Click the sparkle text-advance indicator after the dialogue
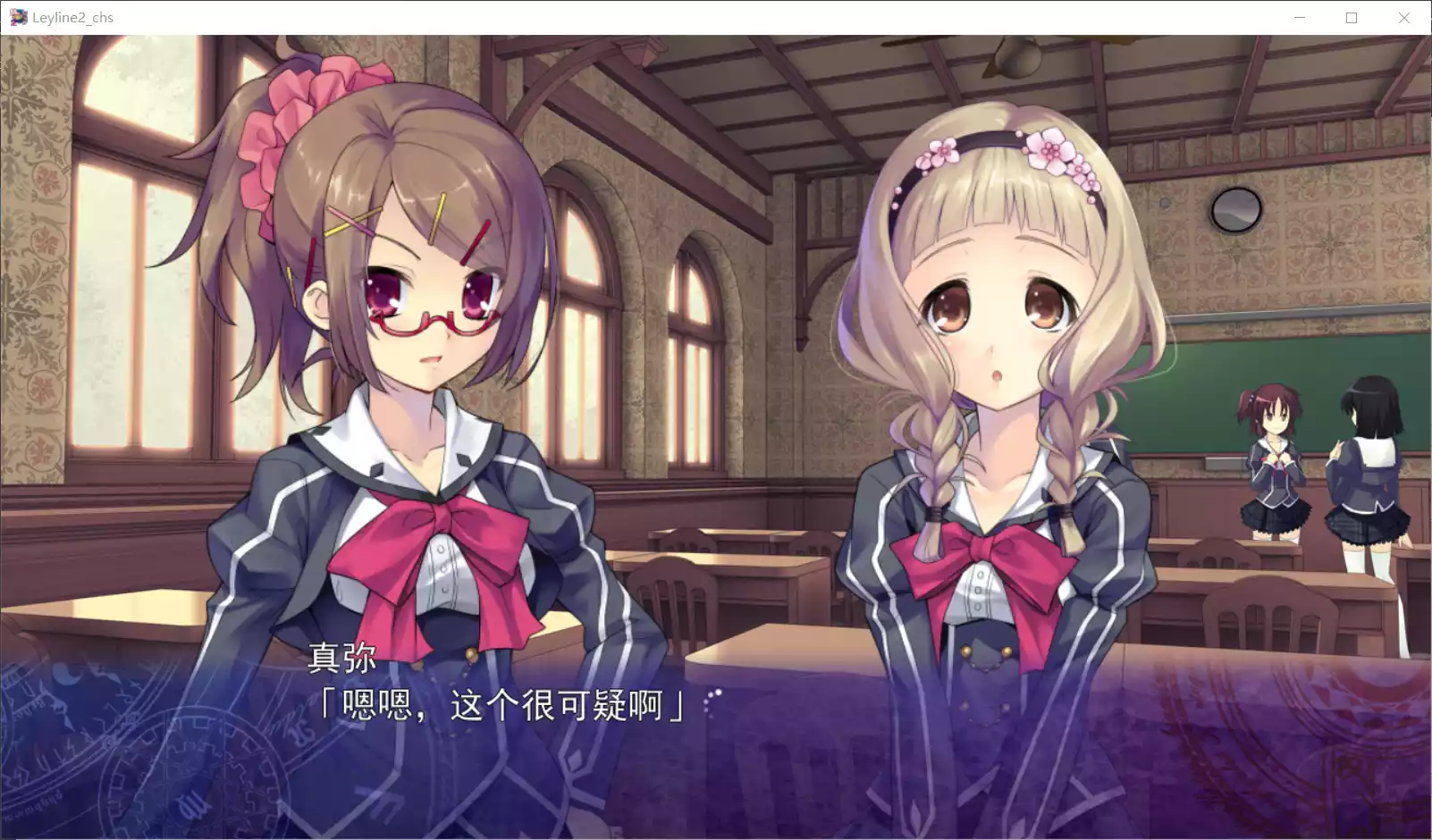 [711, 701]
